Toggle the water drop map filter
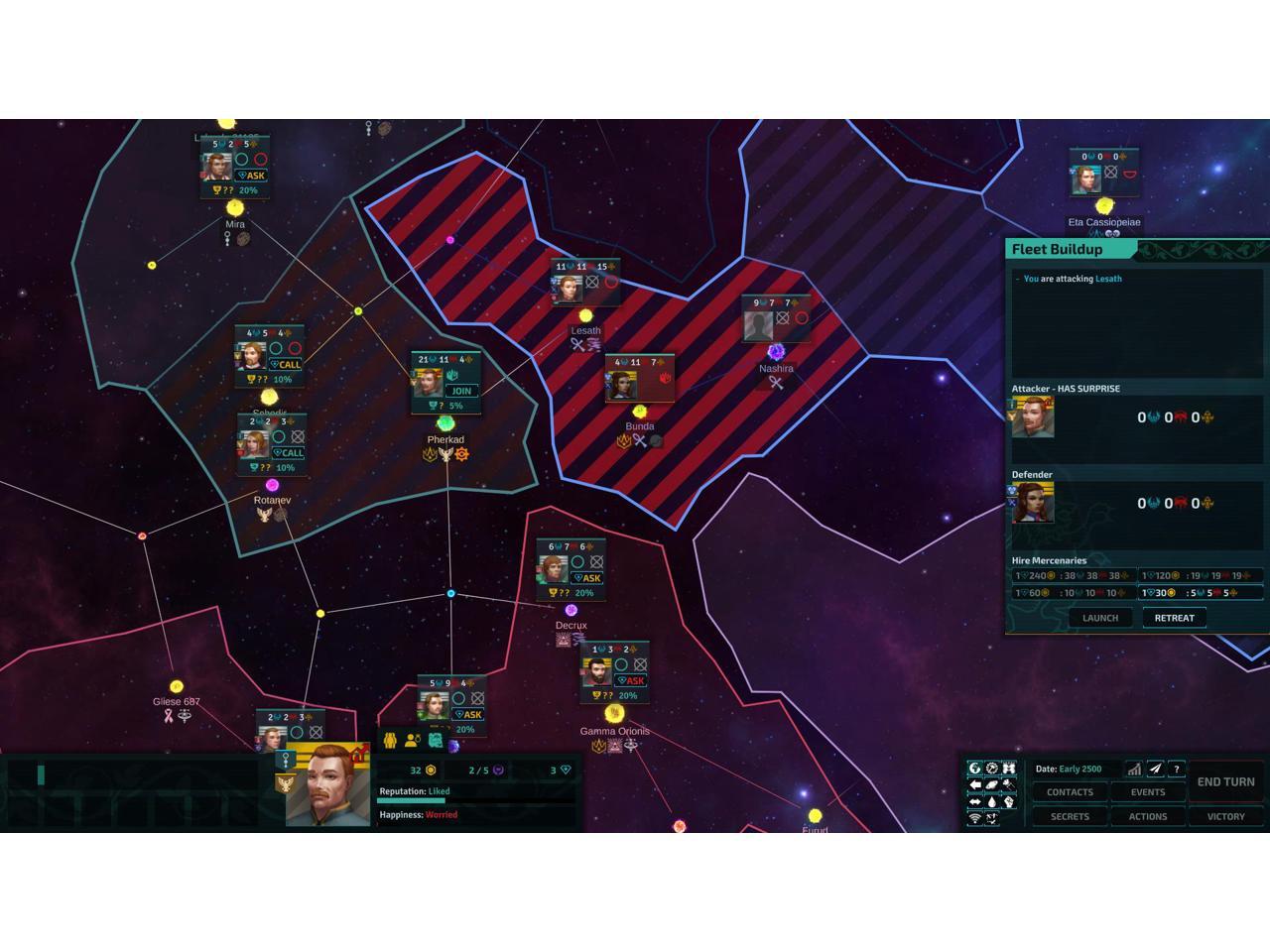Image resolution: width=1270 pixels, height=952 pixels. click(992, 802)
